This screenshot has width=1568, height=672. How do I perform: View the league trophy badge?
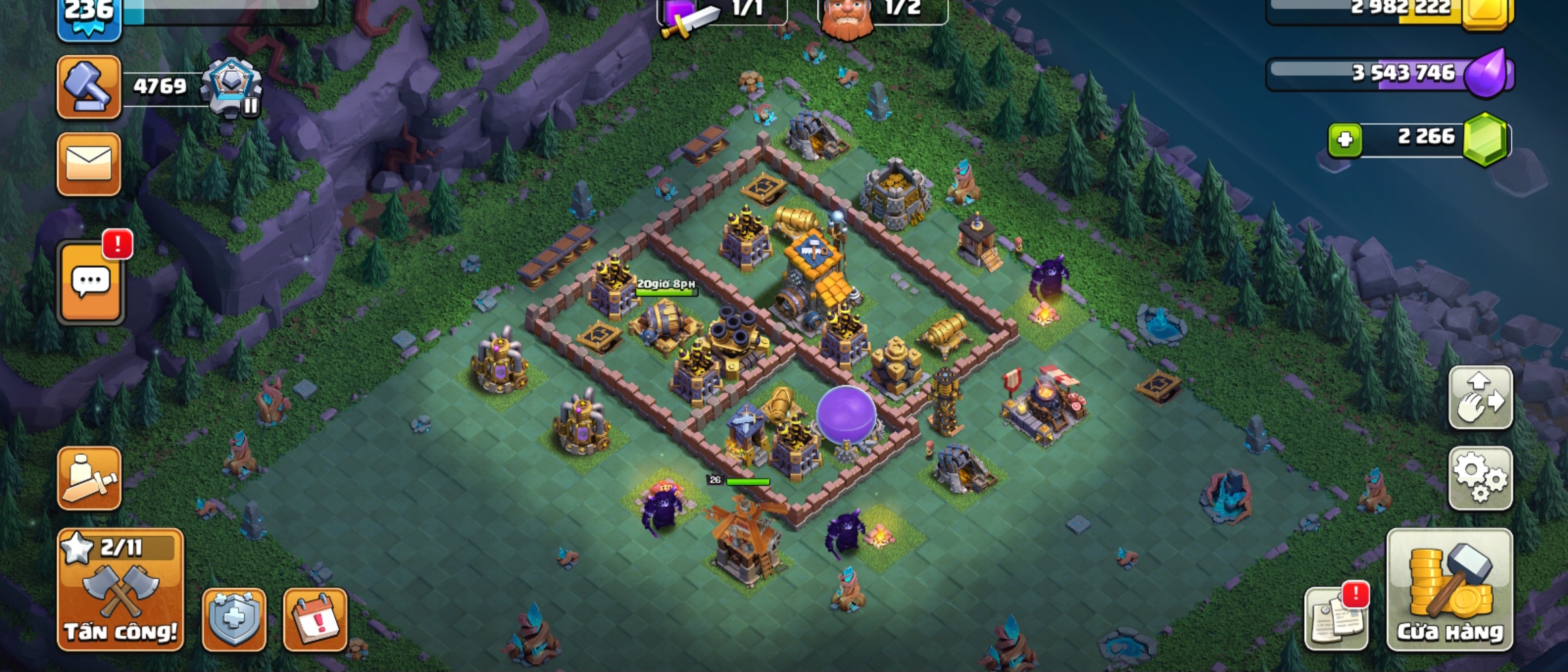tap(231, 89)
